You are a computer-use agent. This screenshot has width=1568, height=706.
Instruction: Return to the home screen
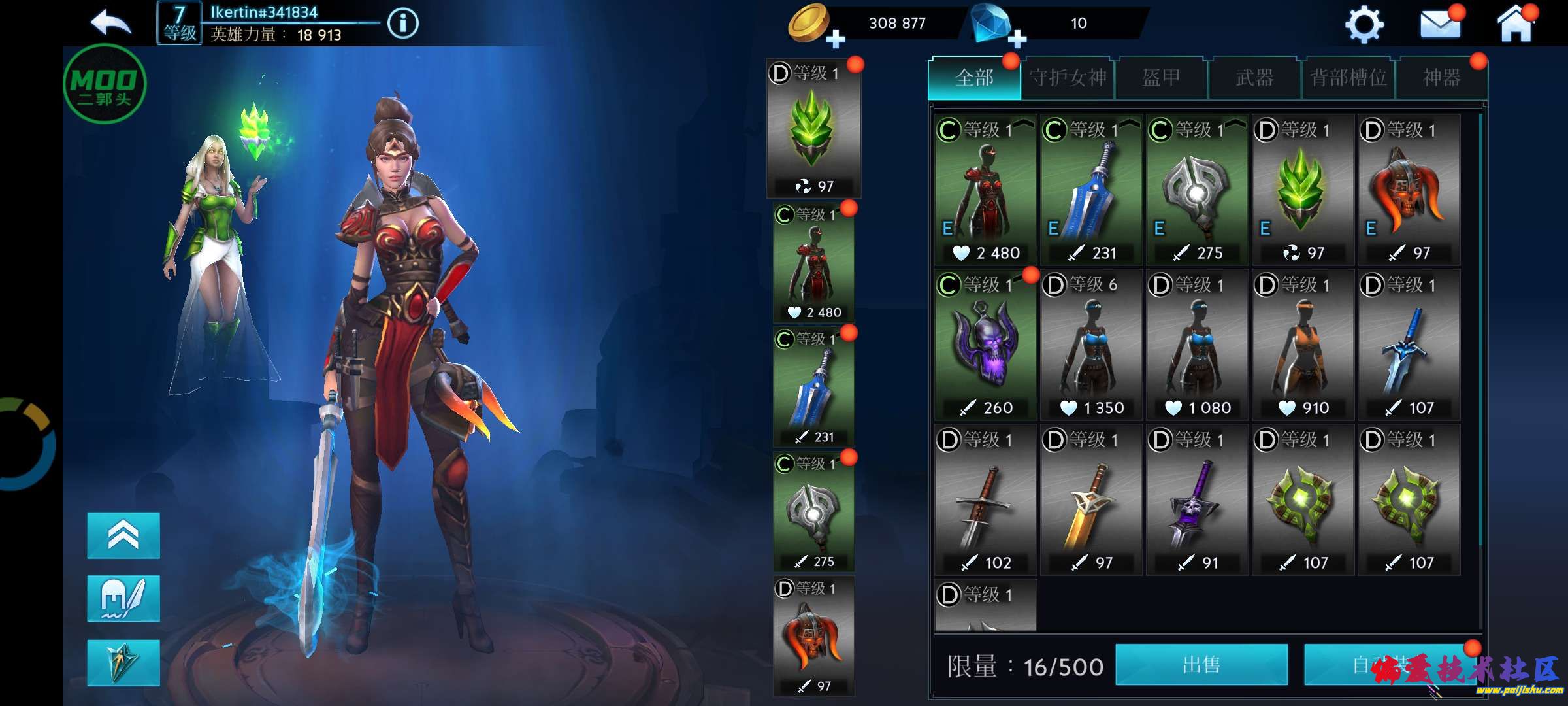click(1515, 25)
